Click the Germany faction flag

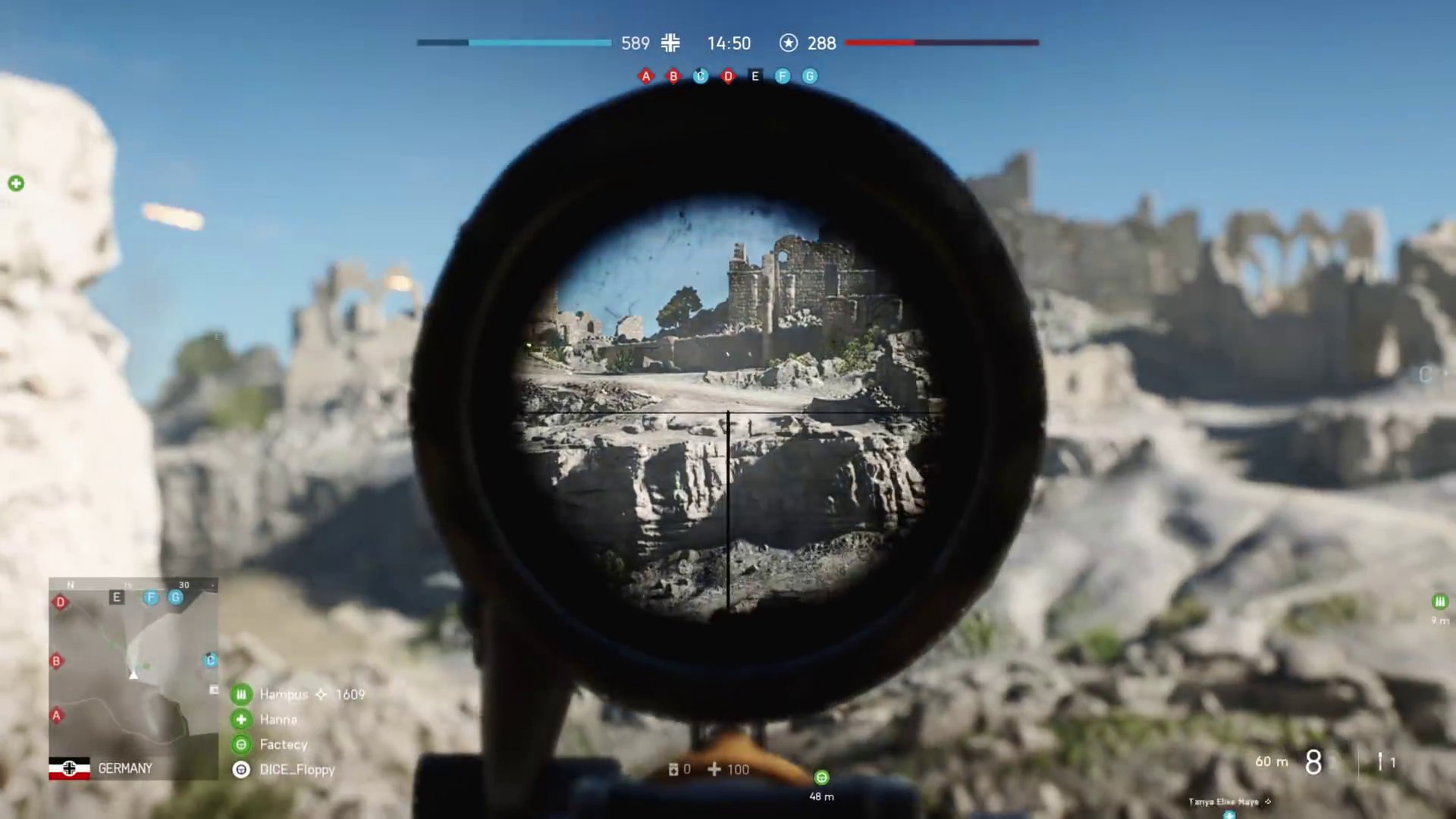pyautogui.click(x=69, y=768)
